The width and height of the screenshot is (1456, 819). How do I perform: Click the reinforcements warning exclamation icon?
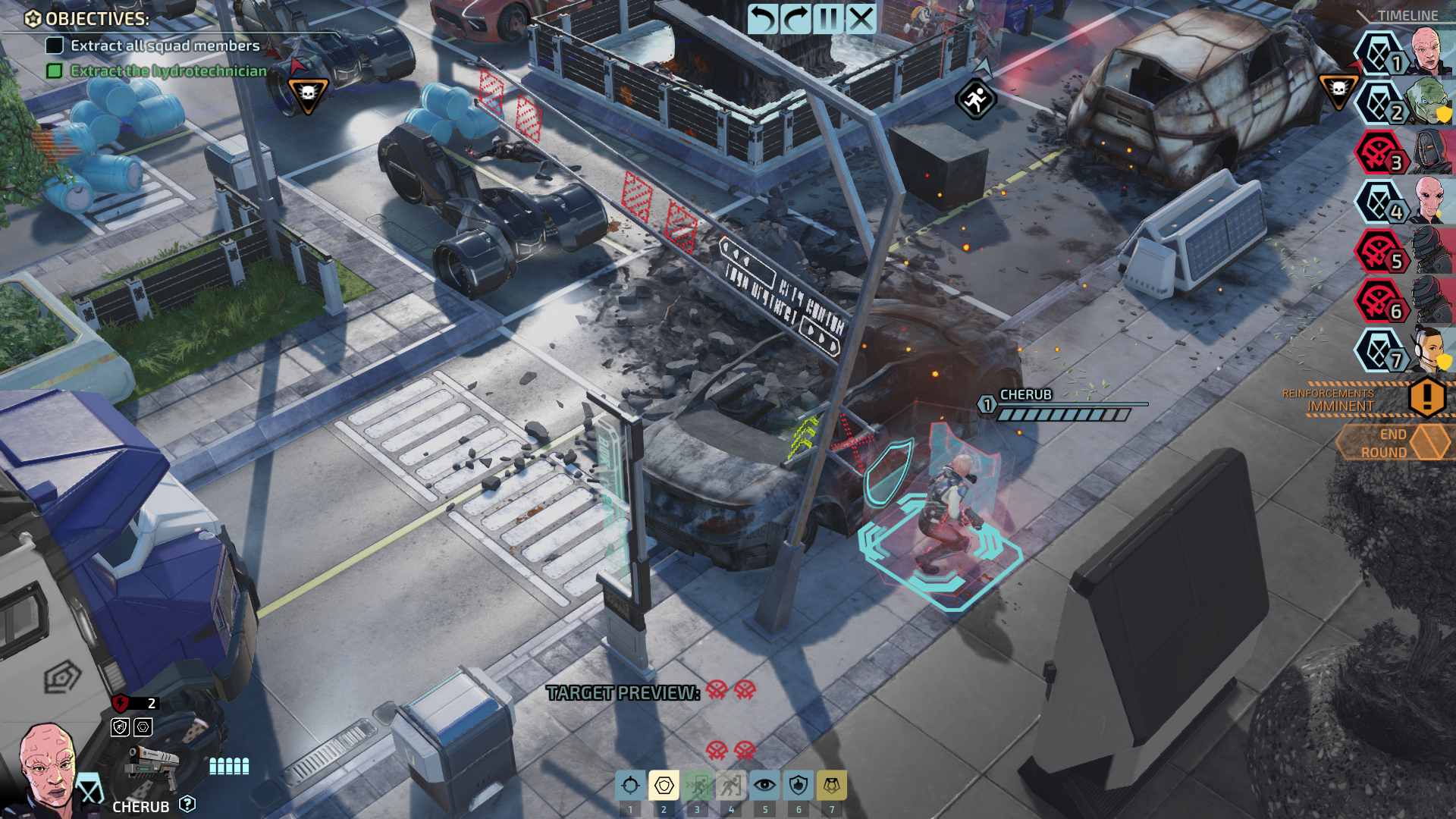(x=1427, y=395)
